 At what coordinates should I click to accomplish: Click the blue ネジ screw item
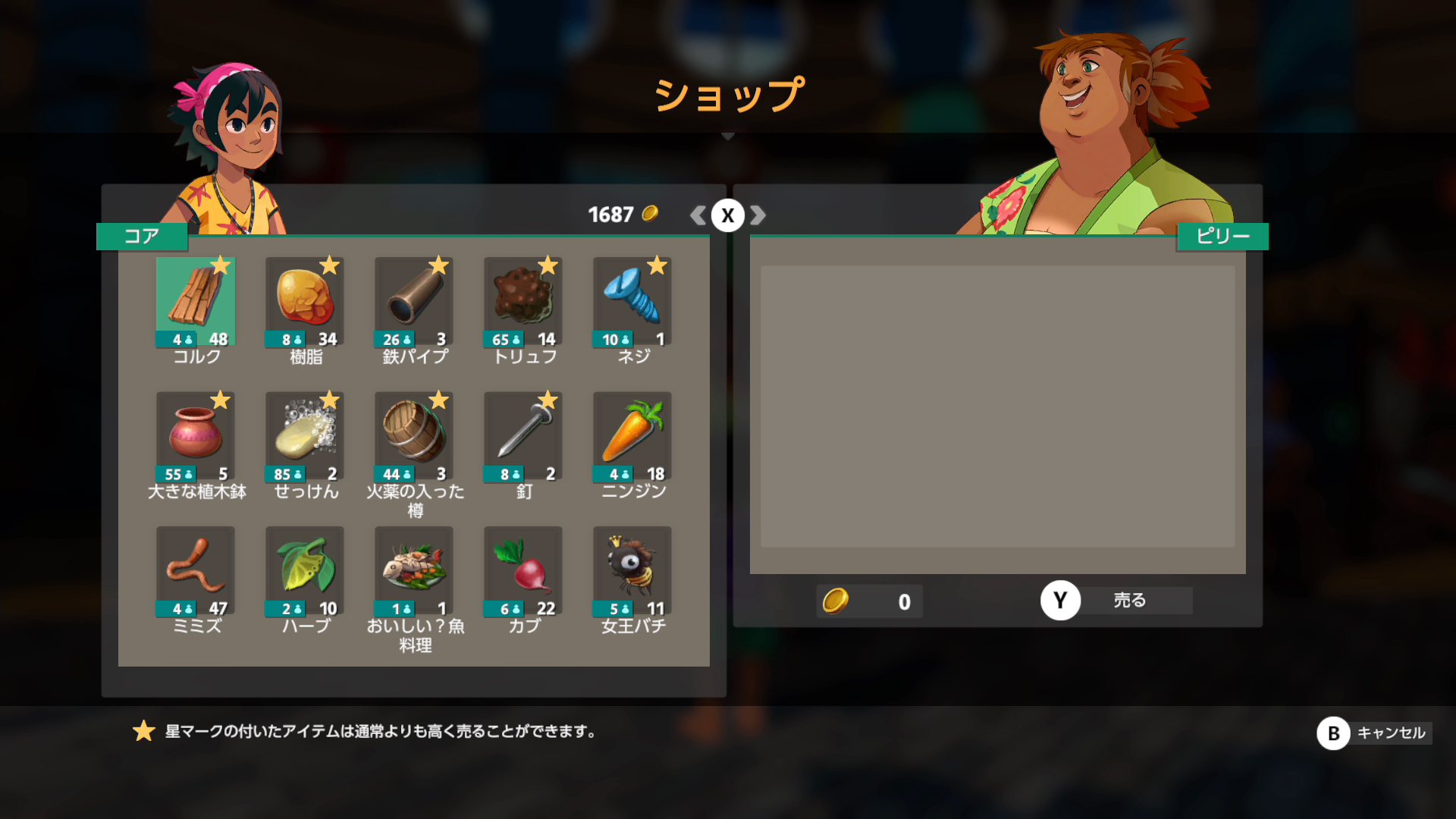pos(632,302)
